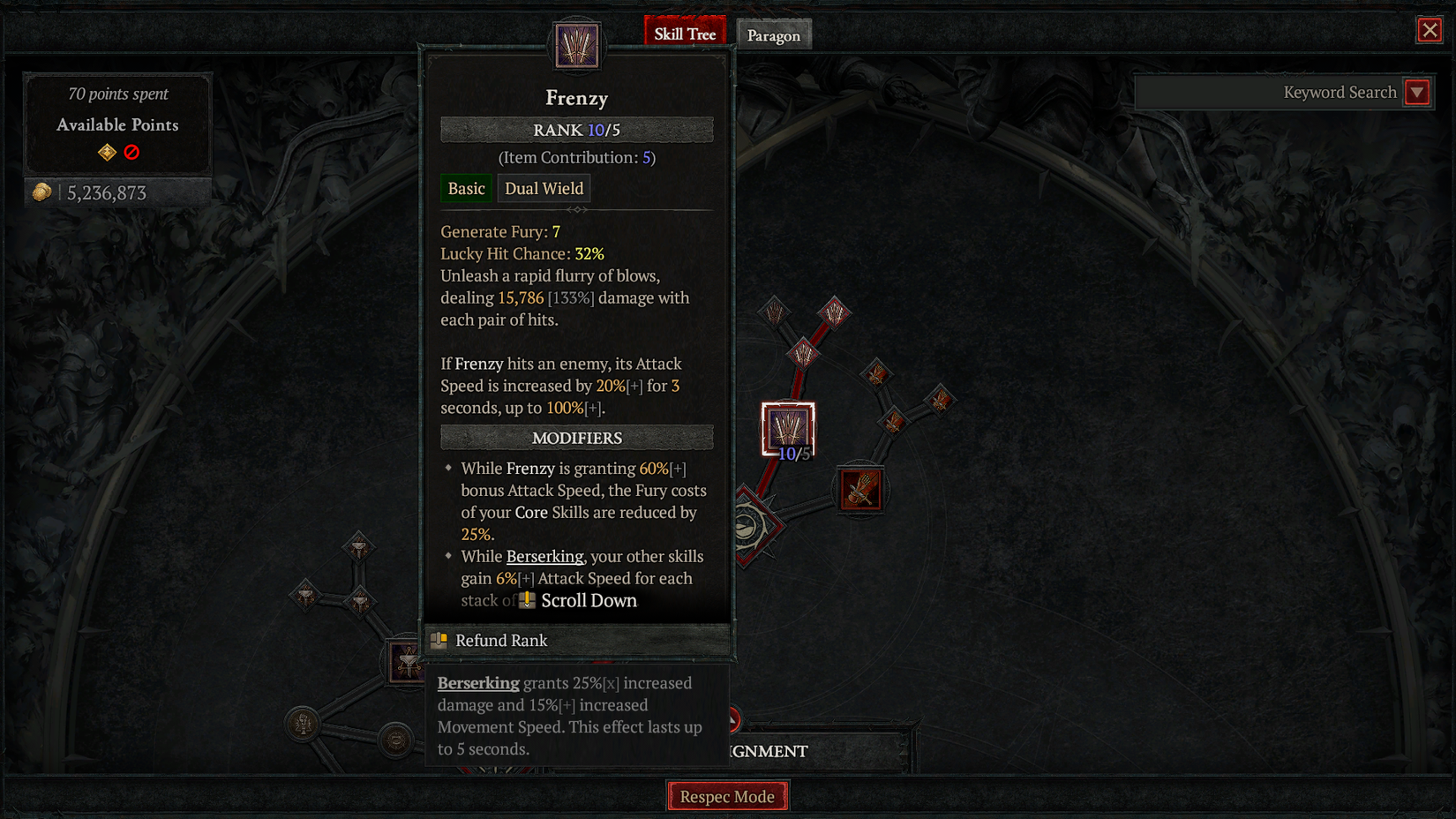The height and width of the screenshot is (819, 1456).
Task: Open the Keyword Search dropdown
Action: [1418, 92]
